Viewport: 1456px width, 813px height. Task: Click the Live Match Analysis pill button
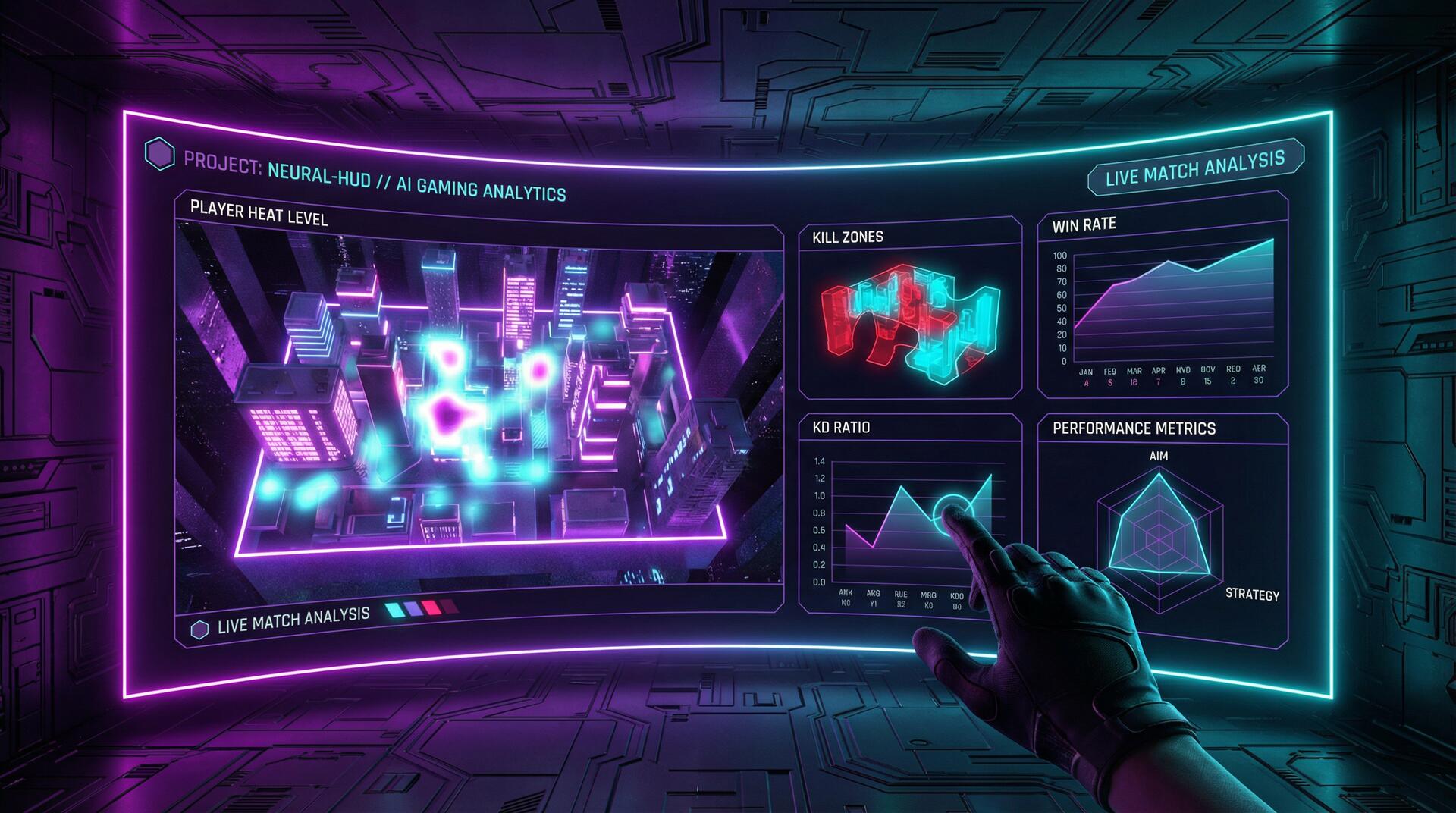pyautogui.click(x=1195, y=168)
